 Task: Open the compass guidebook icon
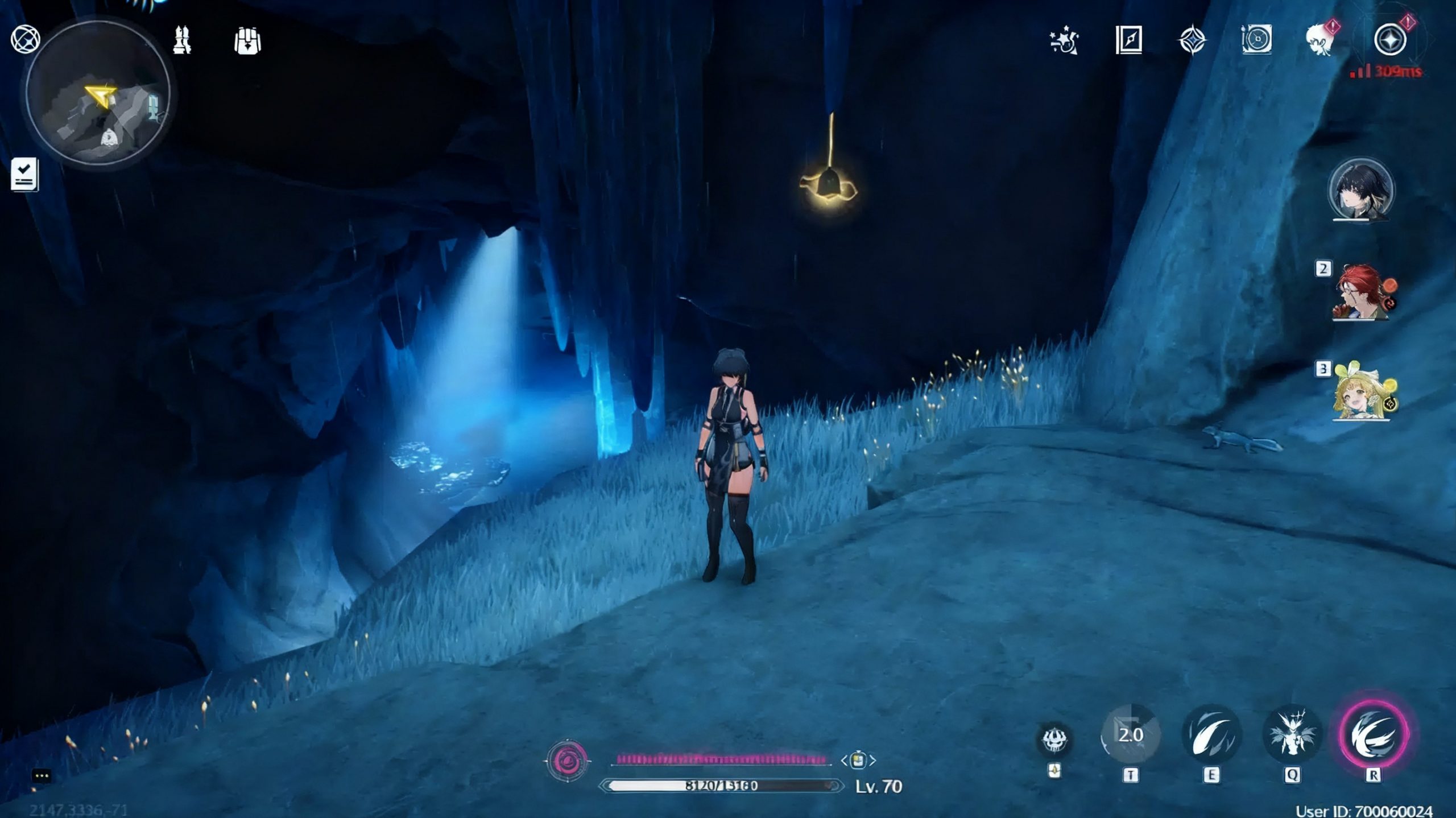1128,40
